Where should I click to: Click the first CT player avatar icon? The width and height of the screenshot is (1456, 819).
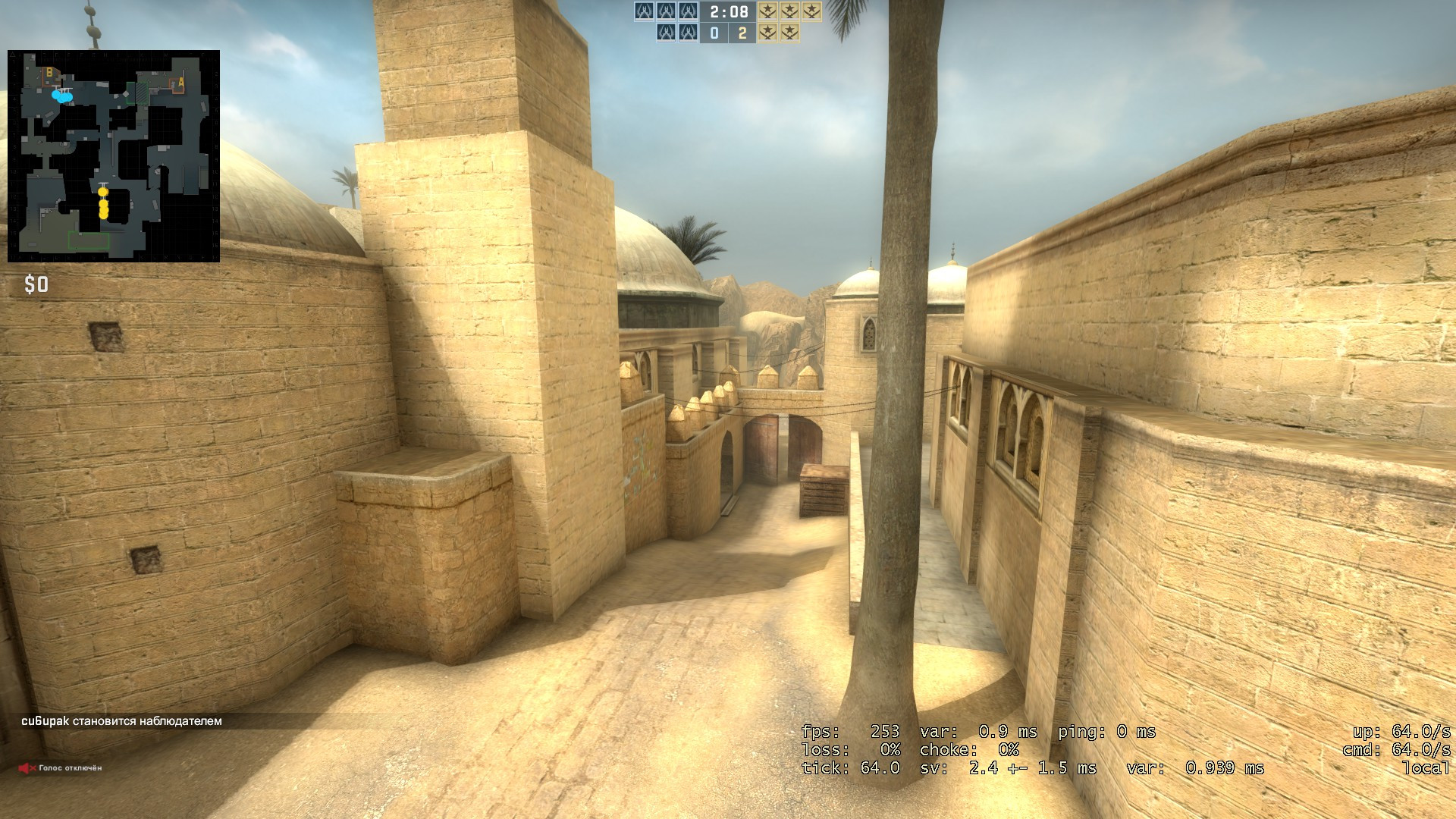(x=645, y=12)
